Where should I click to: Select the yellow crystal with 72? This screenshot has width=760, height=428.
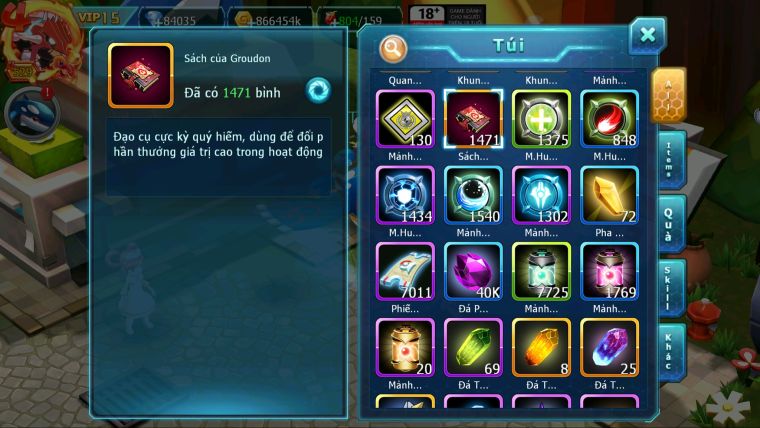pos(609,194)
